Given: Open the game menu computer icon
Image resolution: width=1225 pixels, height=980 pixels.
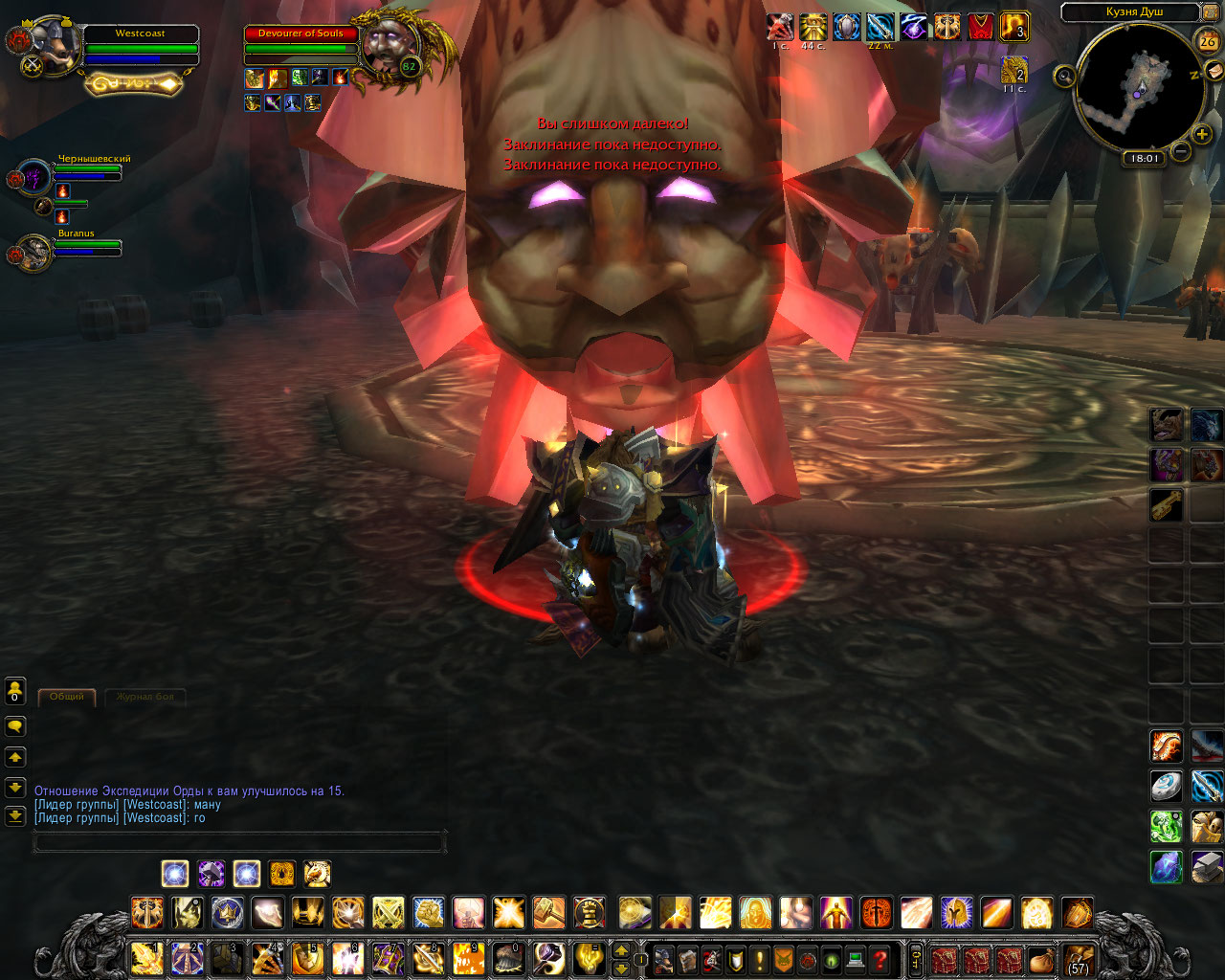Looking at the screenshot, I should tap(857, 959).
